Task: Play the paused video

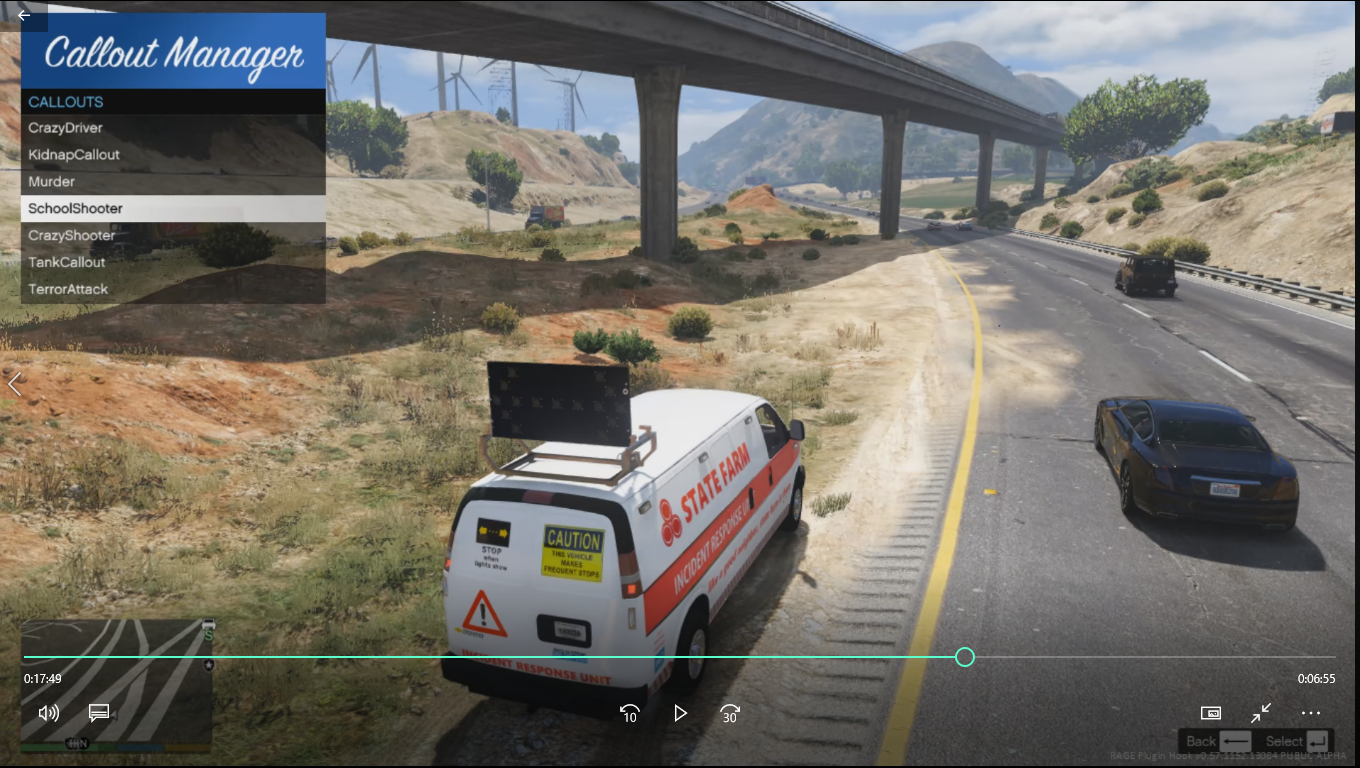Action: pos(680,713)
